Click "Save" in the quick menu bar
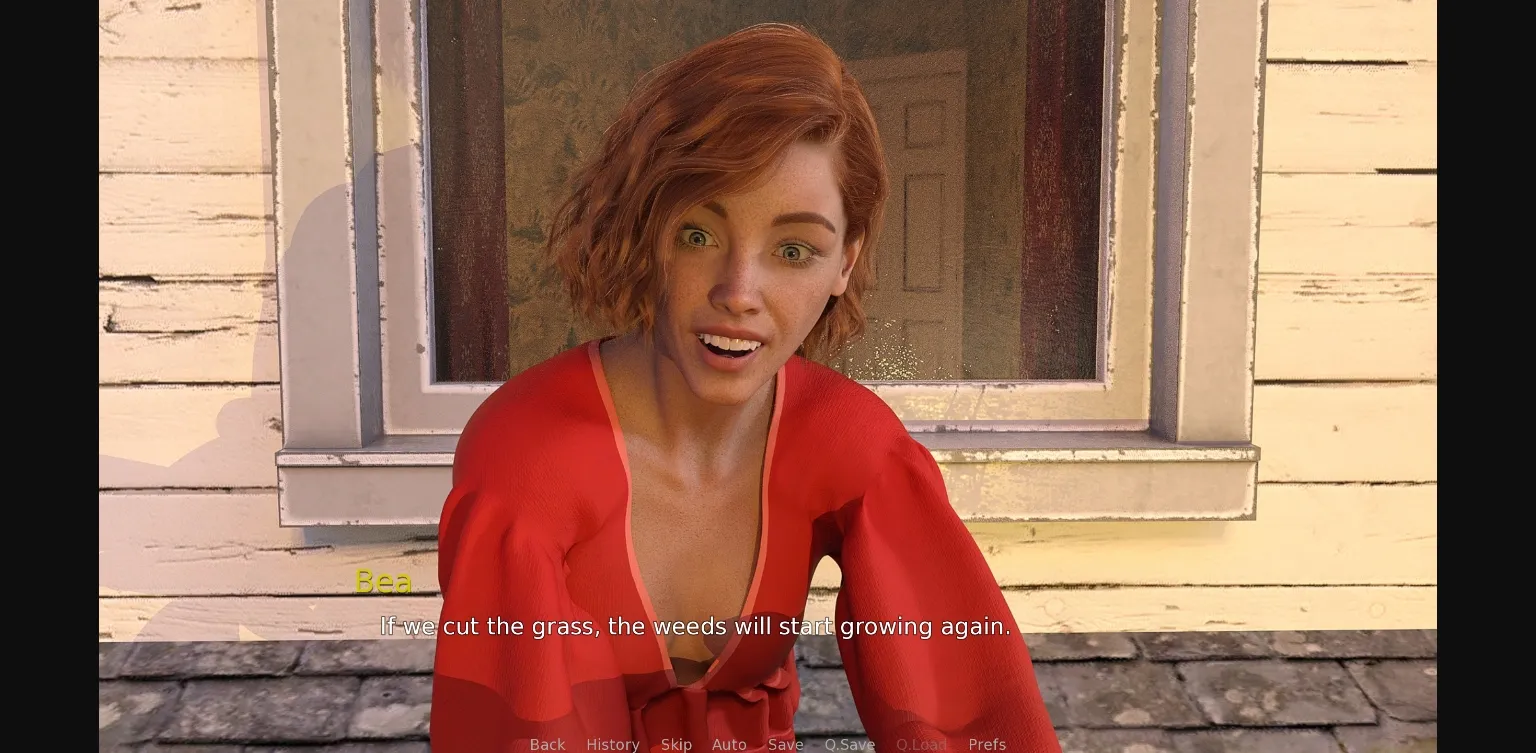Viewport: 1536px width, 753px height. [785, 744]
